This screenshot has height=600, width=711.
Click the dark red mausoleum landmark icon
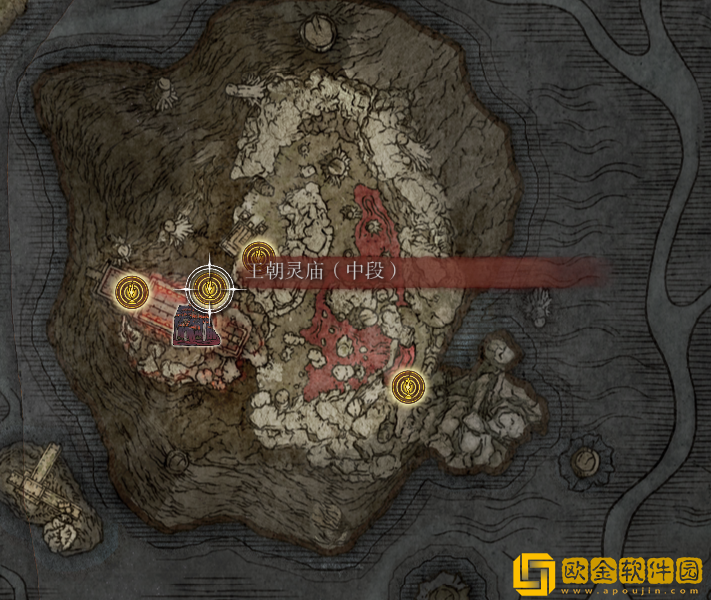coord(193,327)
